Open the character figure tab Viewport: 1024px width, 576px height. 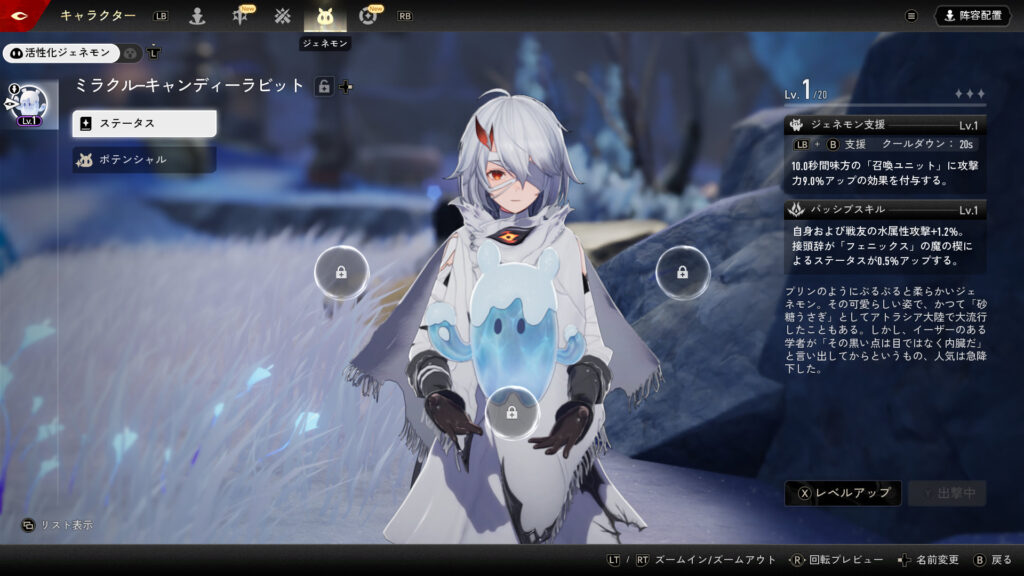(199, 16)
